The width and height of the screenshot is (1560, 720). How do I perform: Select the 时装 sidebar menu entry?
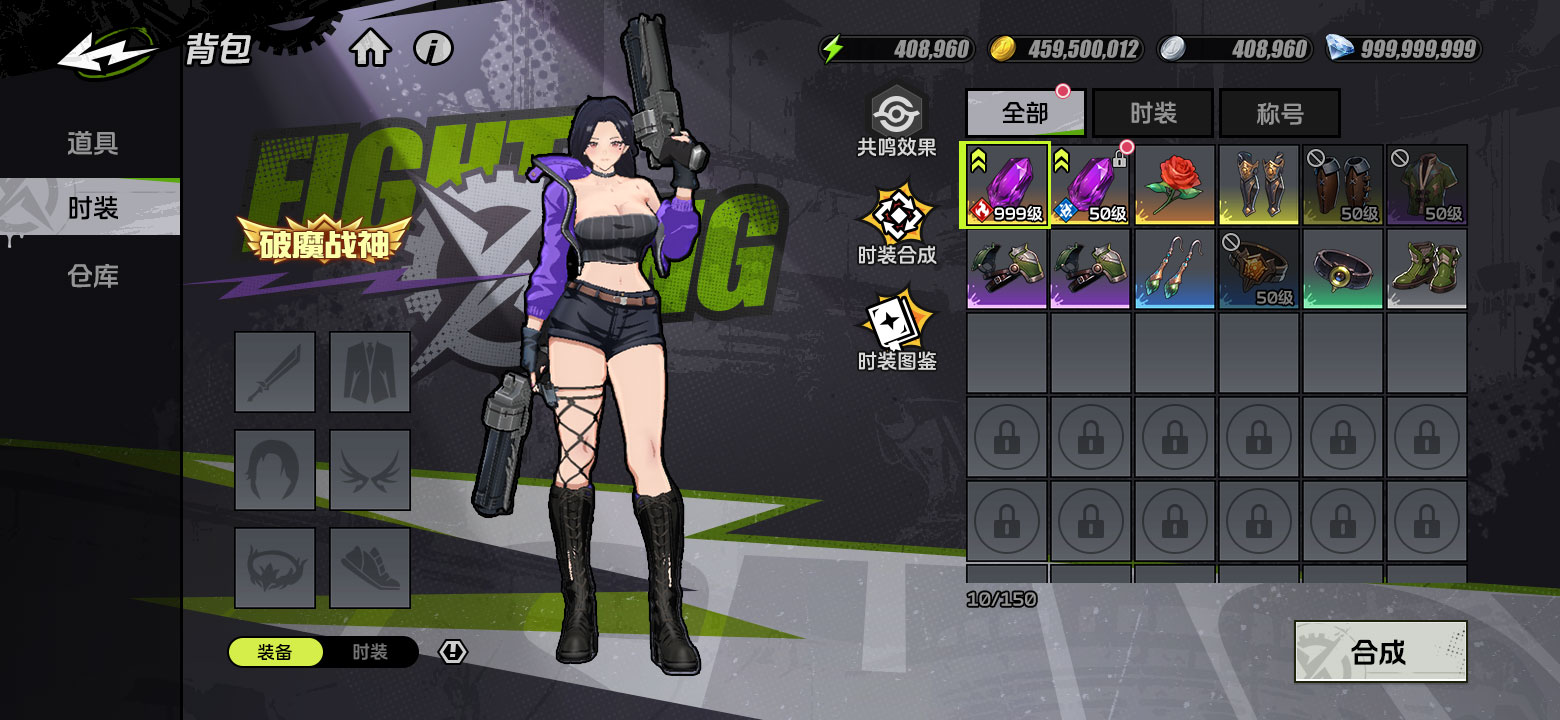92,208
